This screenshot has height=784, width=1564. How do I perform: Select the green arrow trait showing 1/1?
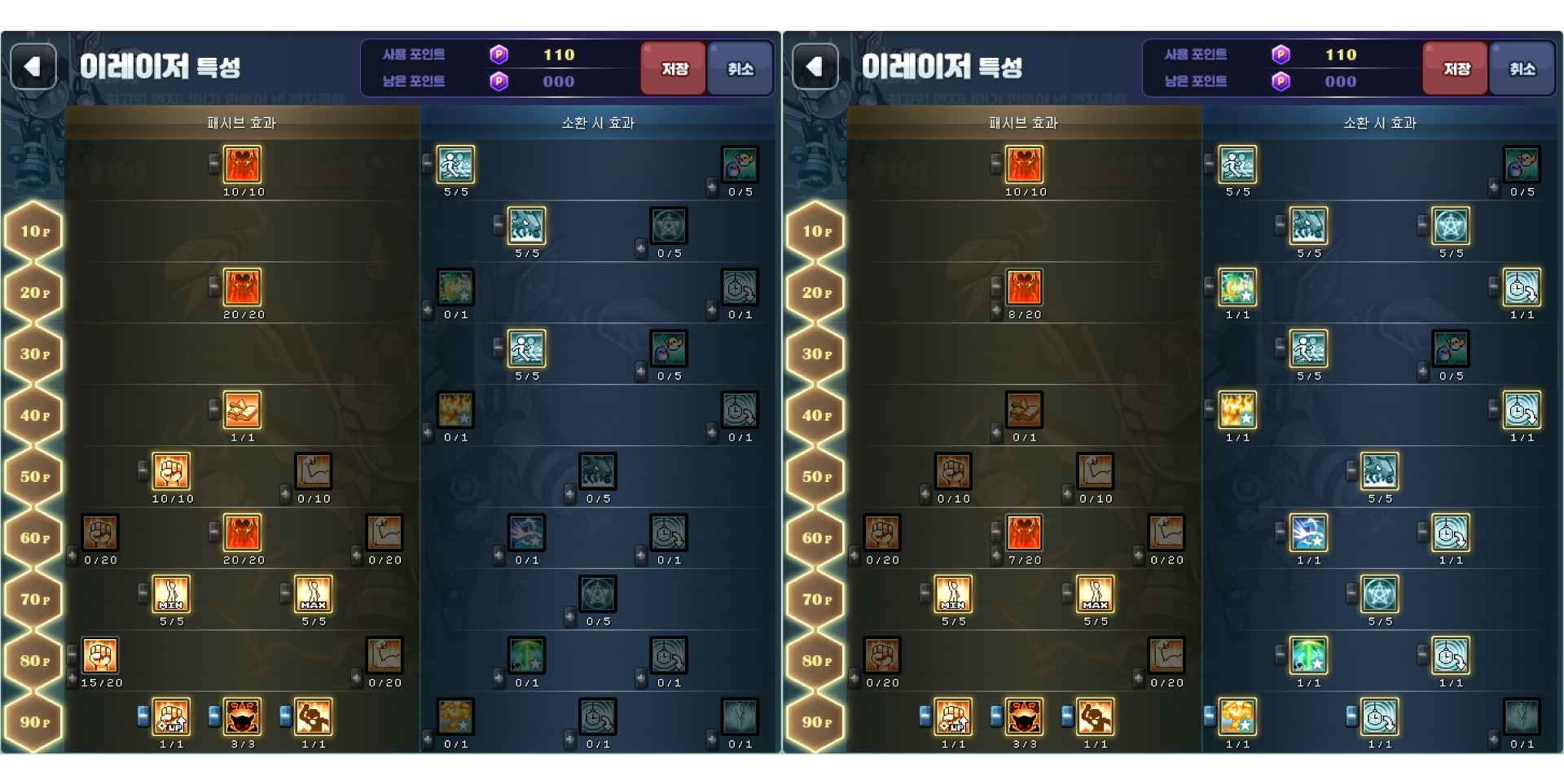point(1308,655)
